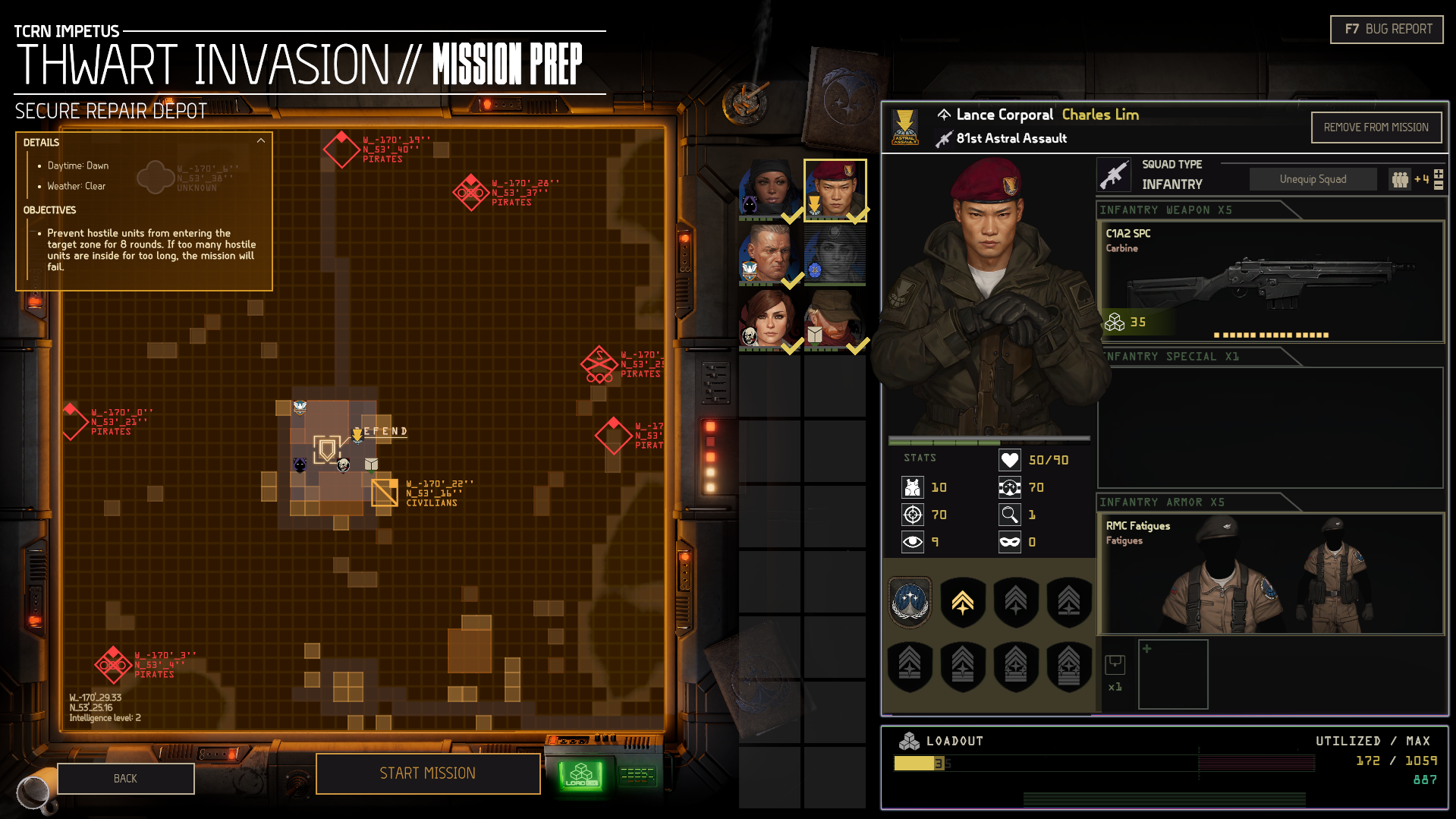1456x819 pixels.
Task: Select the C1A2 SPC carbine weapon slot
Action: click(x=1270, y=282)
